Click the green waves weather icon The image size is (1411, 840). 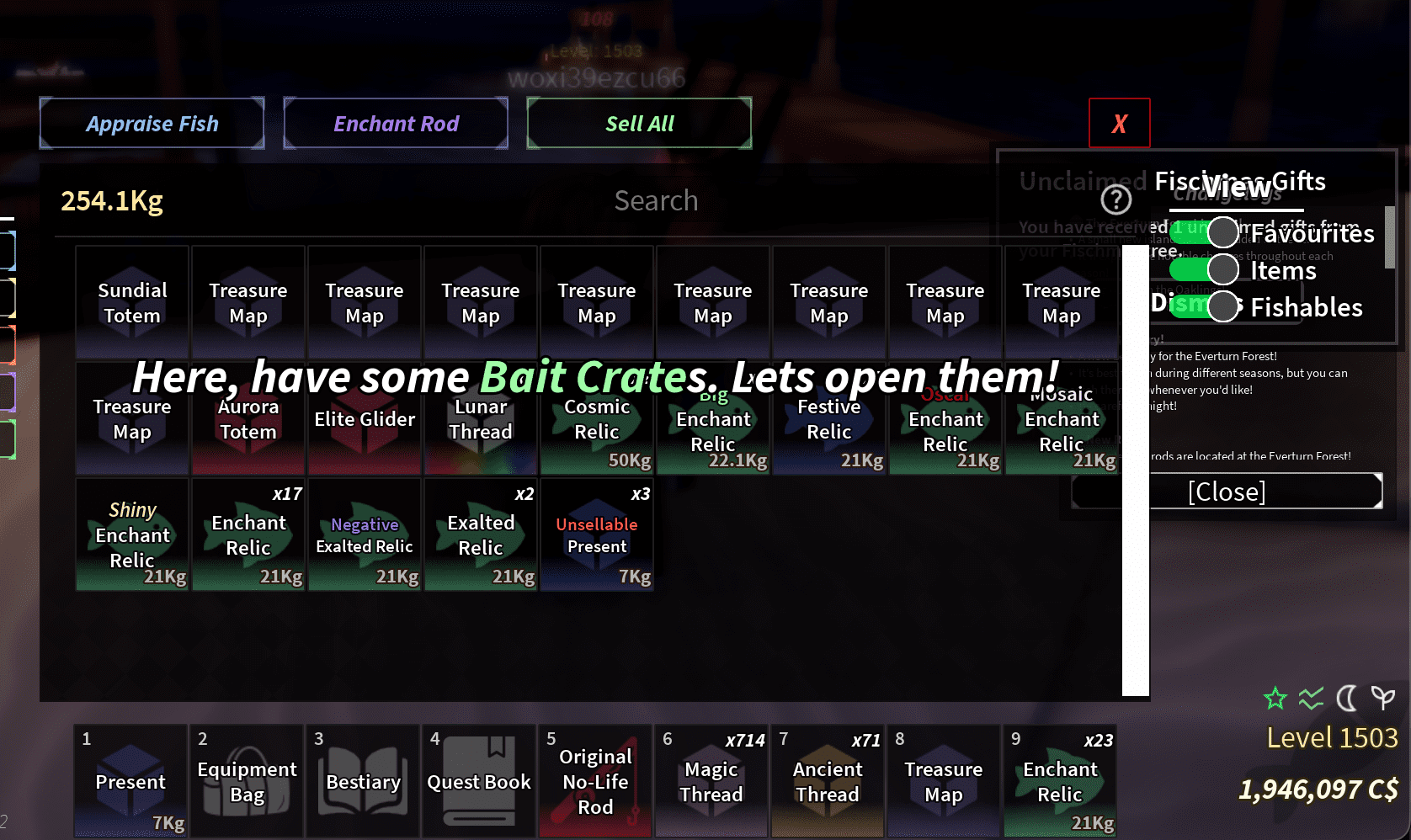(1310, 699)
